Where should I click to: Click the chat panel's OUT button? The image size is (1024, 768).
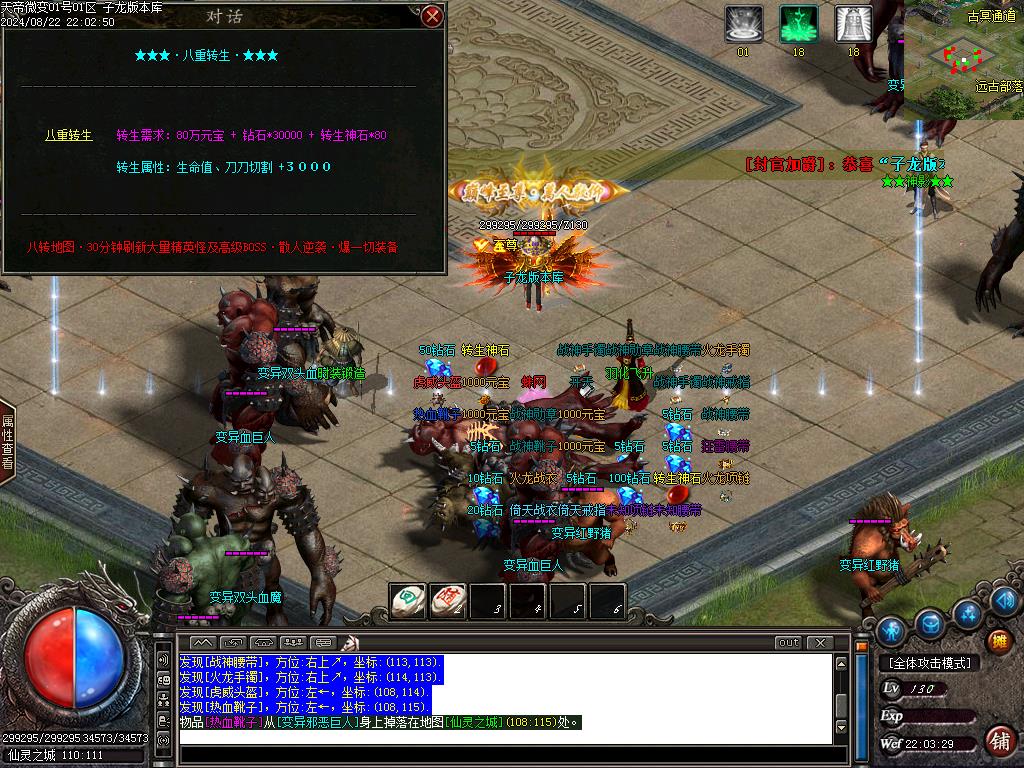tap(789, 643)
